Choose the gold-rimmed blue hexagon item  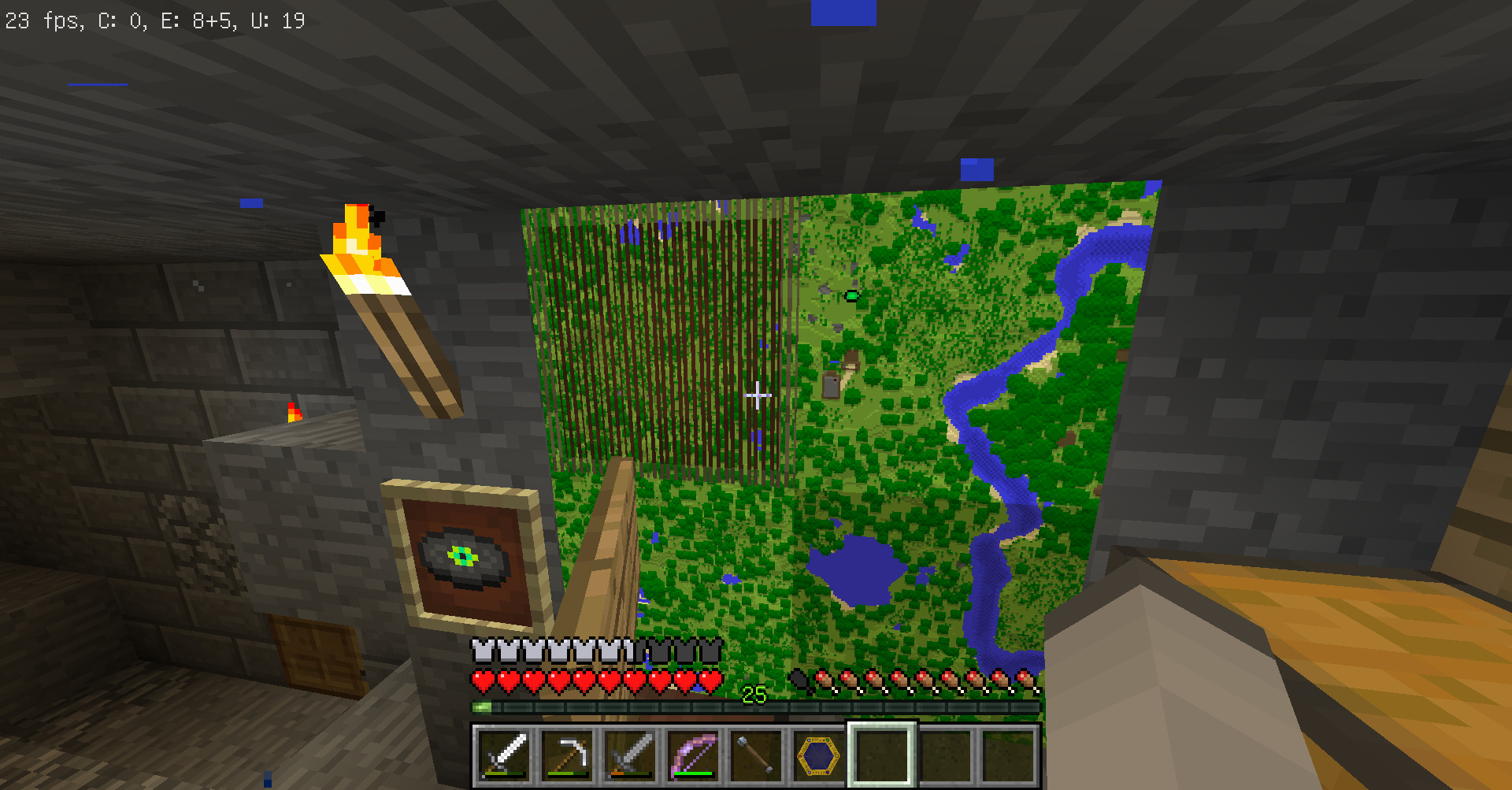[x=819, y=755]
